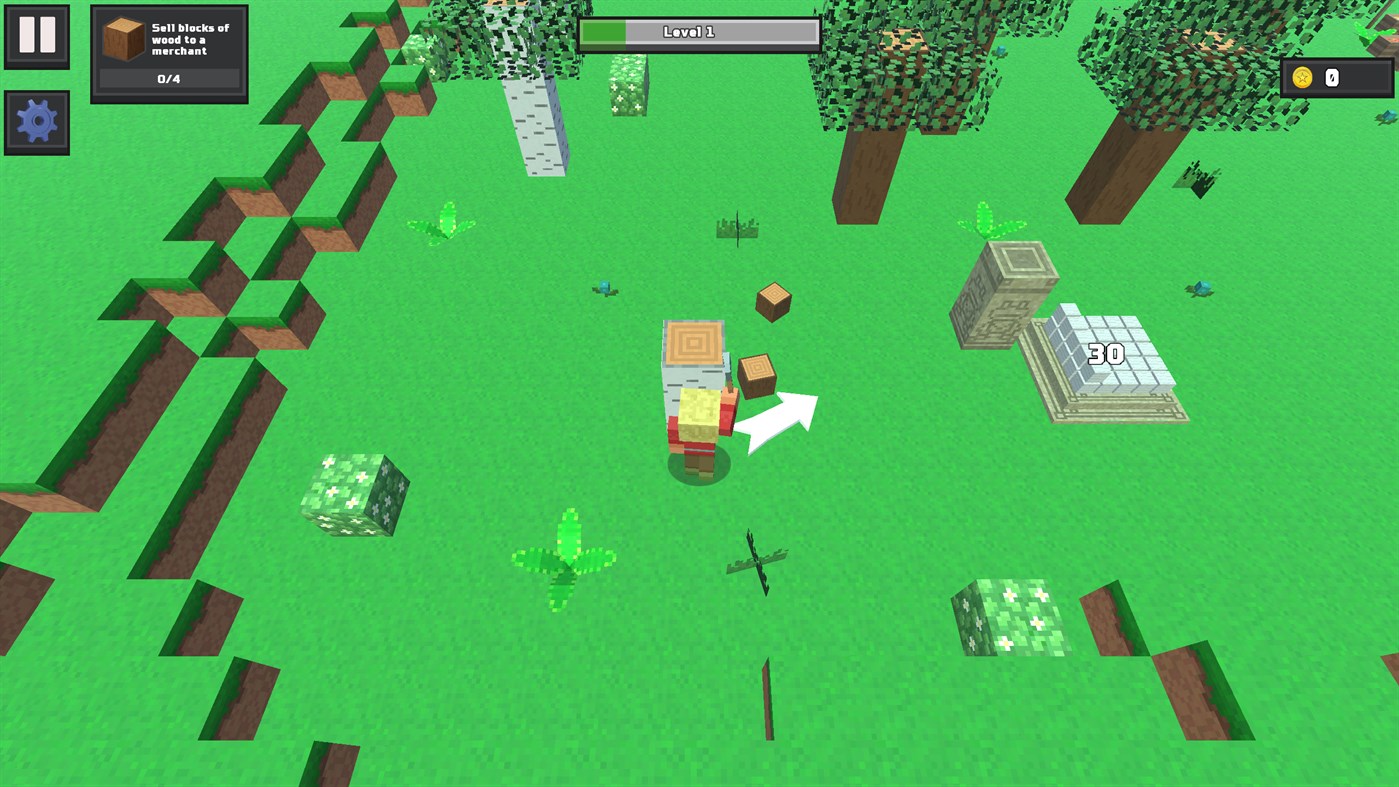Click the pause icon
Viewport: 1399px width, 787px height.
[x=37, y=36]
